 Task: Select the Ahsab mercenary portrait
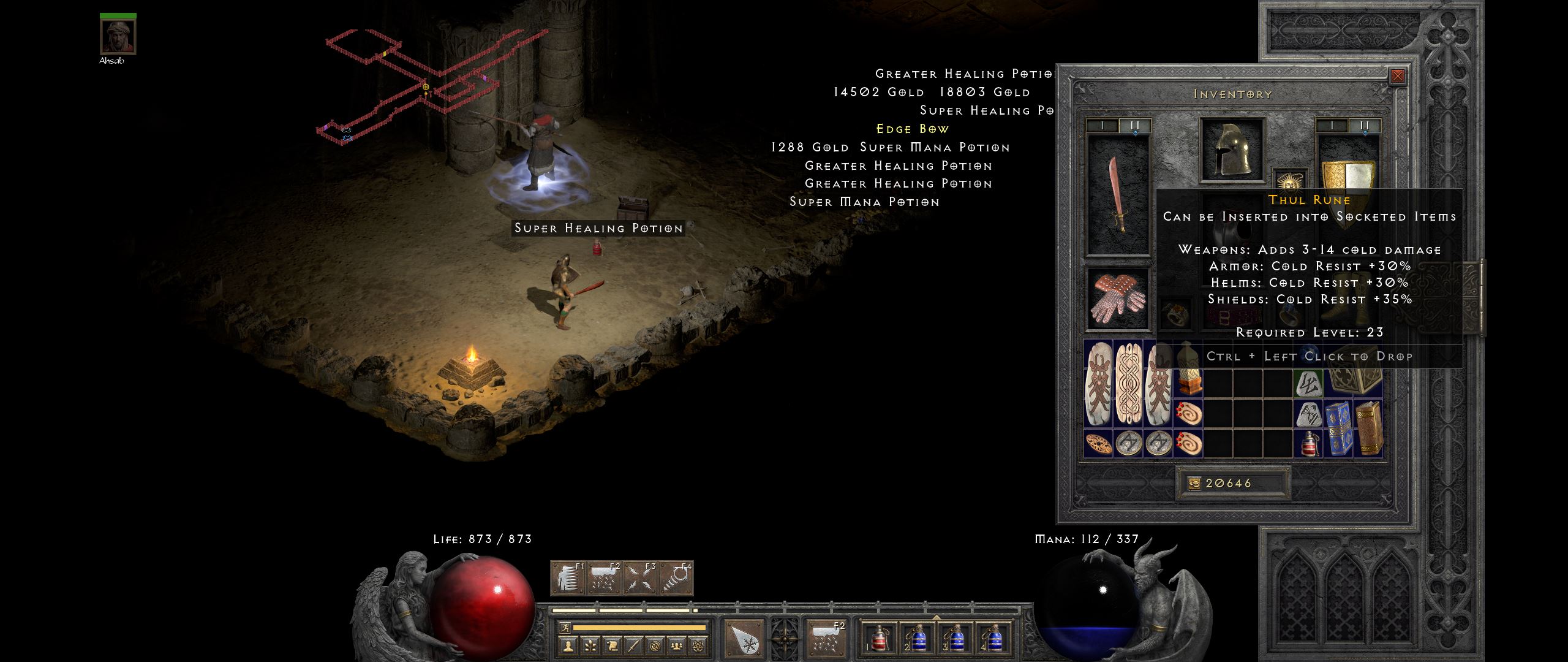click(x=118, y=37)
